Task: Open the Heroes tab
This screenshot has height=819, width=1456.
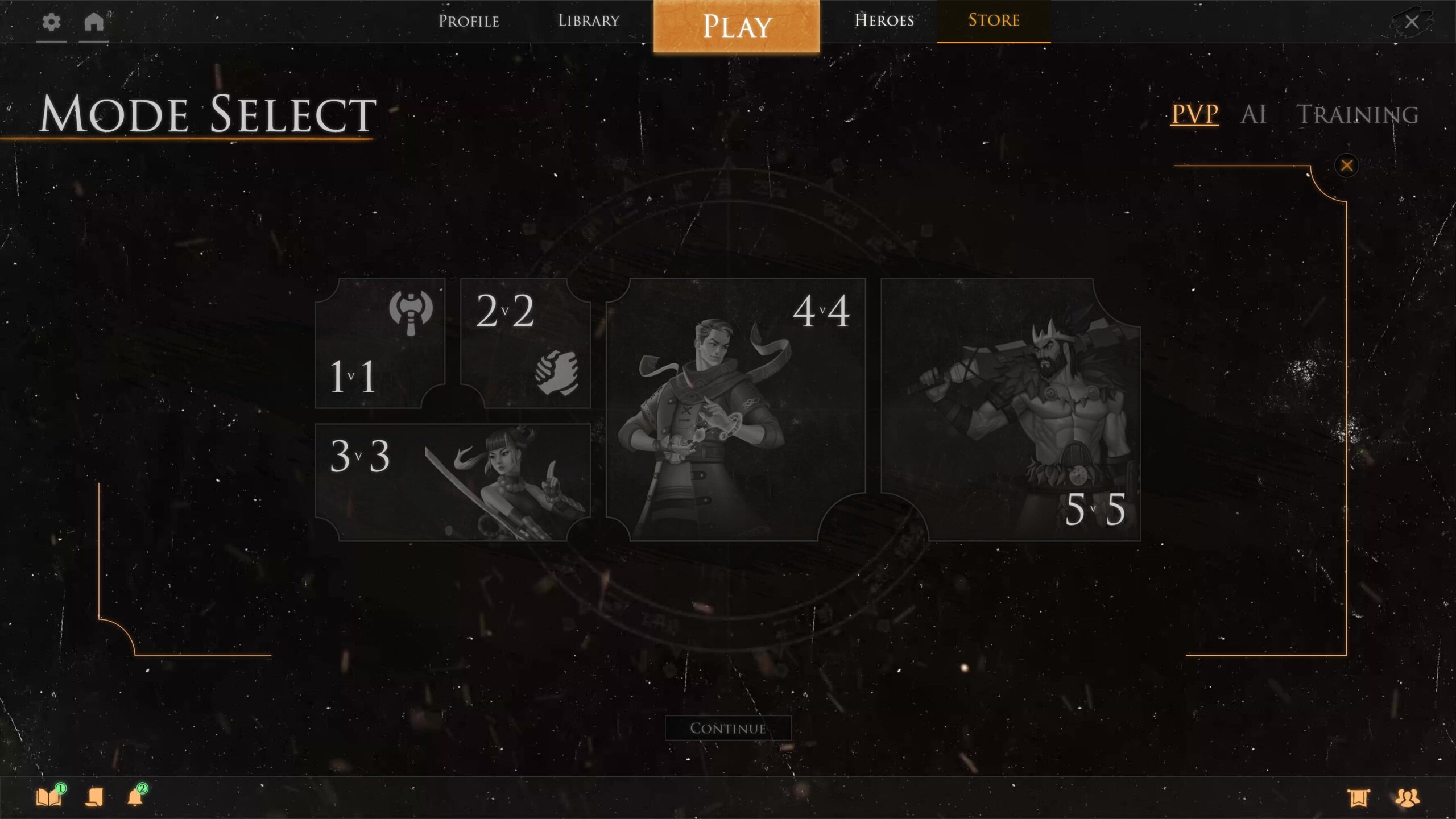Action: pos(884,21)
